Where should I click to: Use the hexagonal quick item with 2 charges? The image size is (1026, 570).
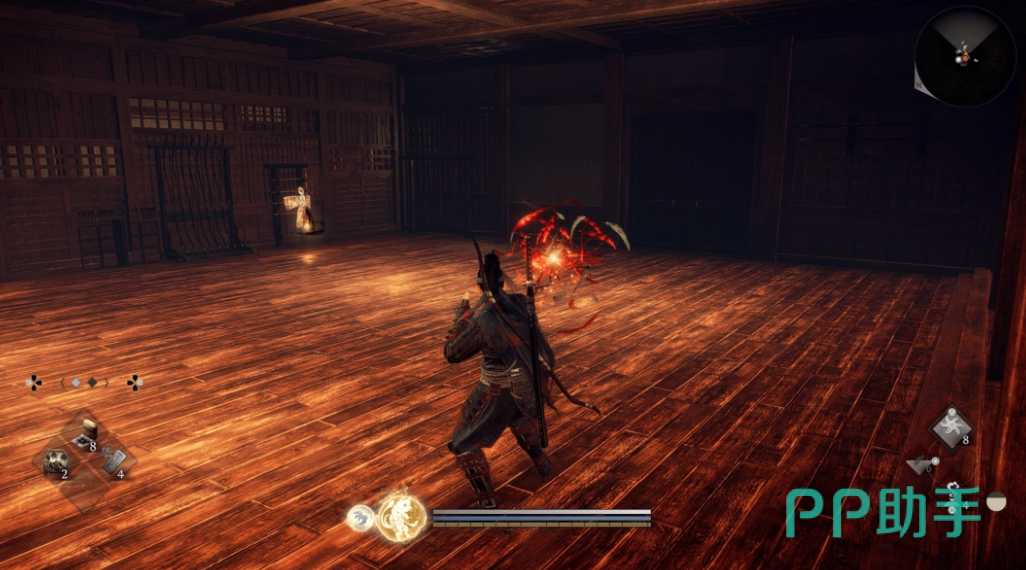point(54,461)
